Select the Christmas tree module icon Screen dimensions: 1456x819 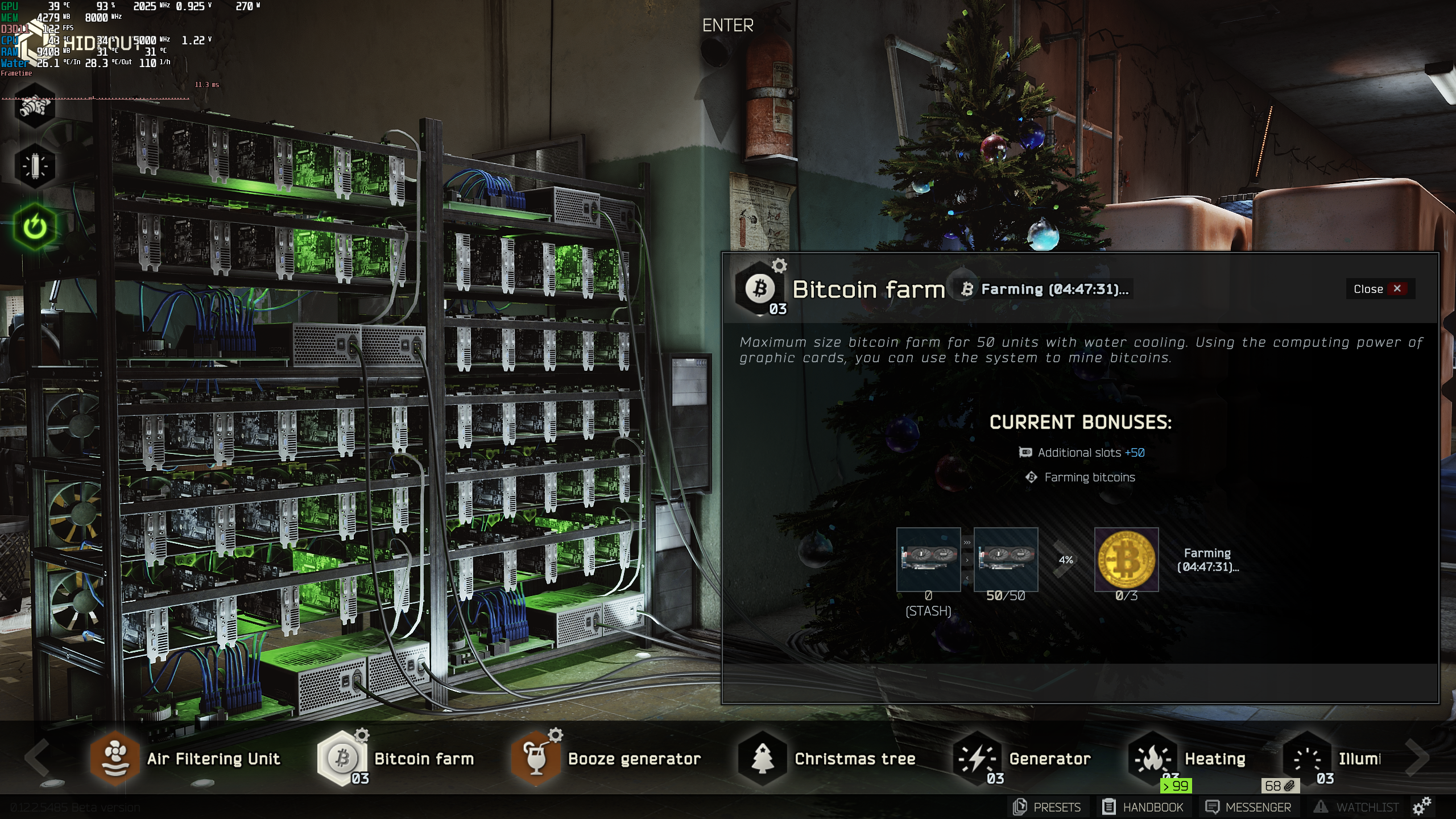(762, 759)
